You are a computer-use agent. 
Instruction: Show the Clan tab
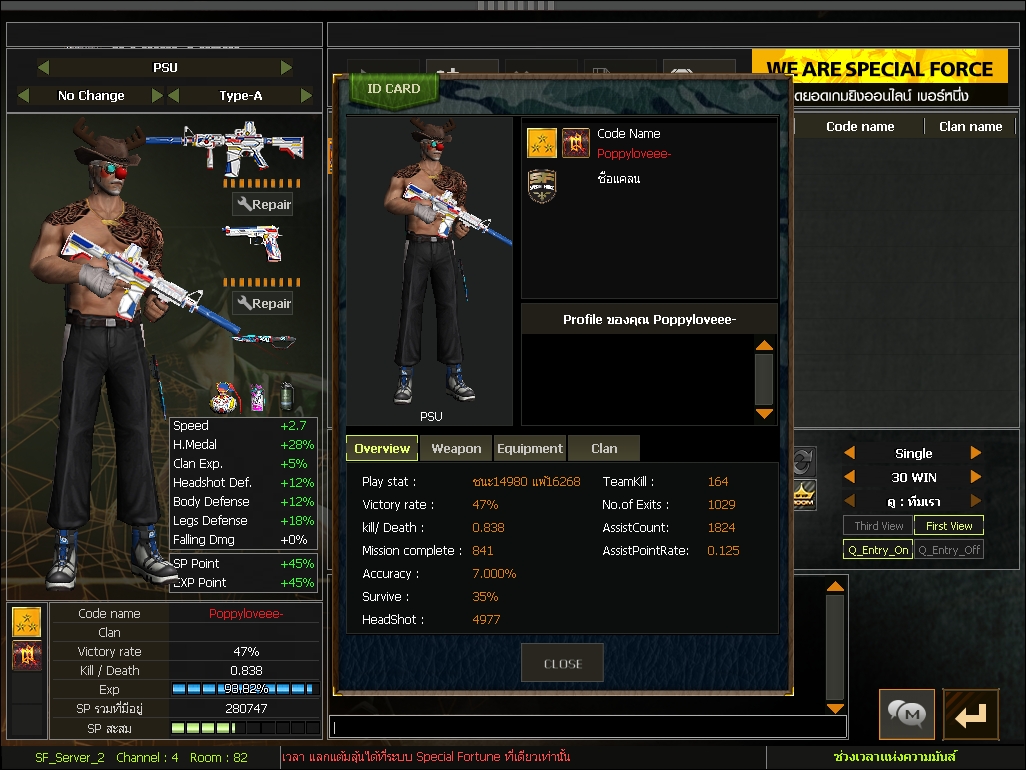click(x=604, y=449)
